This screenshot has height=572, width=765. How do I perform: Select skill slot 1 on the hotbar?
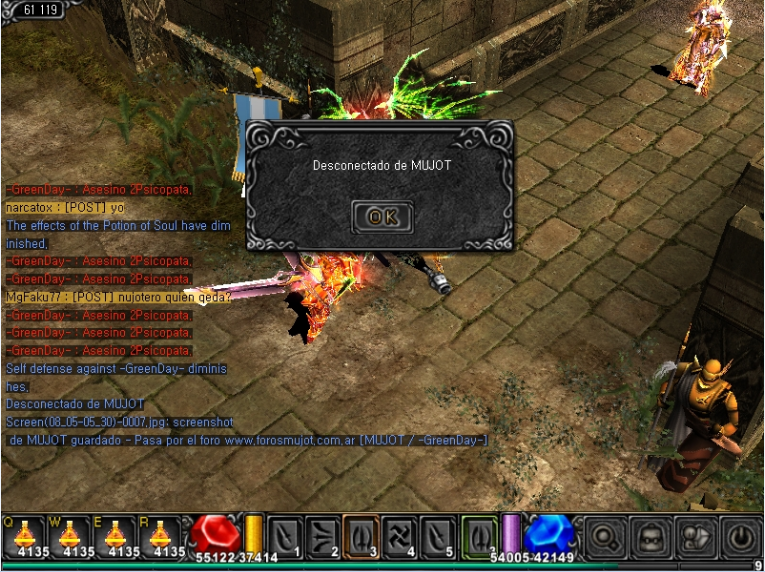tap(286, 536)
